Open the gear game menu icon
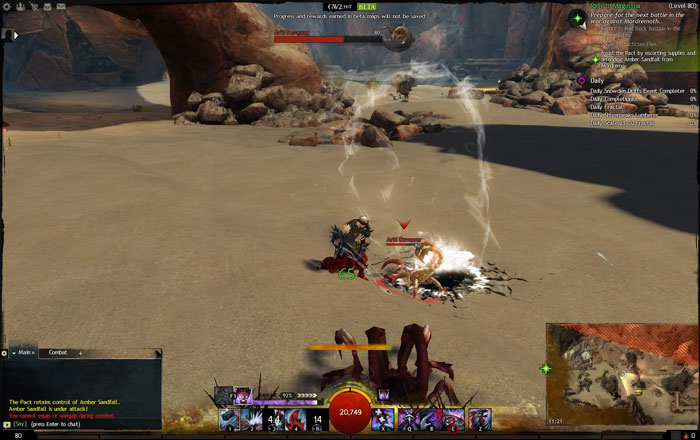The width and height of the screenshot is (700, 440). point(8,6)
